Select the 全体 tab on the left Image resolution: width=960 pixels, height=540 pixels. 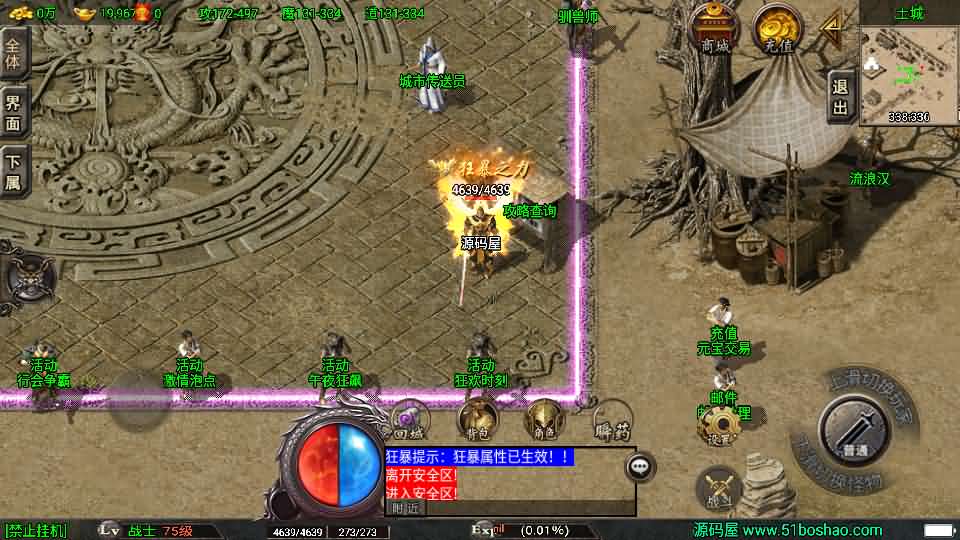coord(13,53)
